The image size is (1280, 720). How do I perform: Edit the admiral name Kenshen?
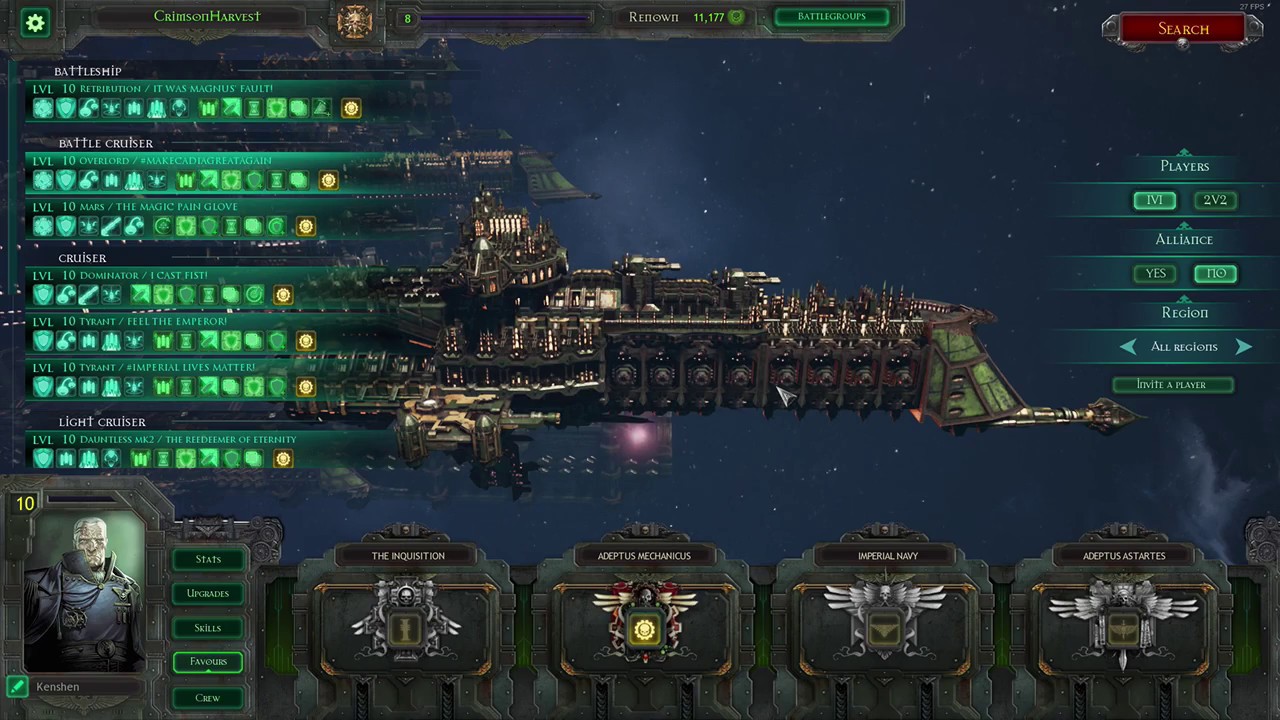click(18, 686)
